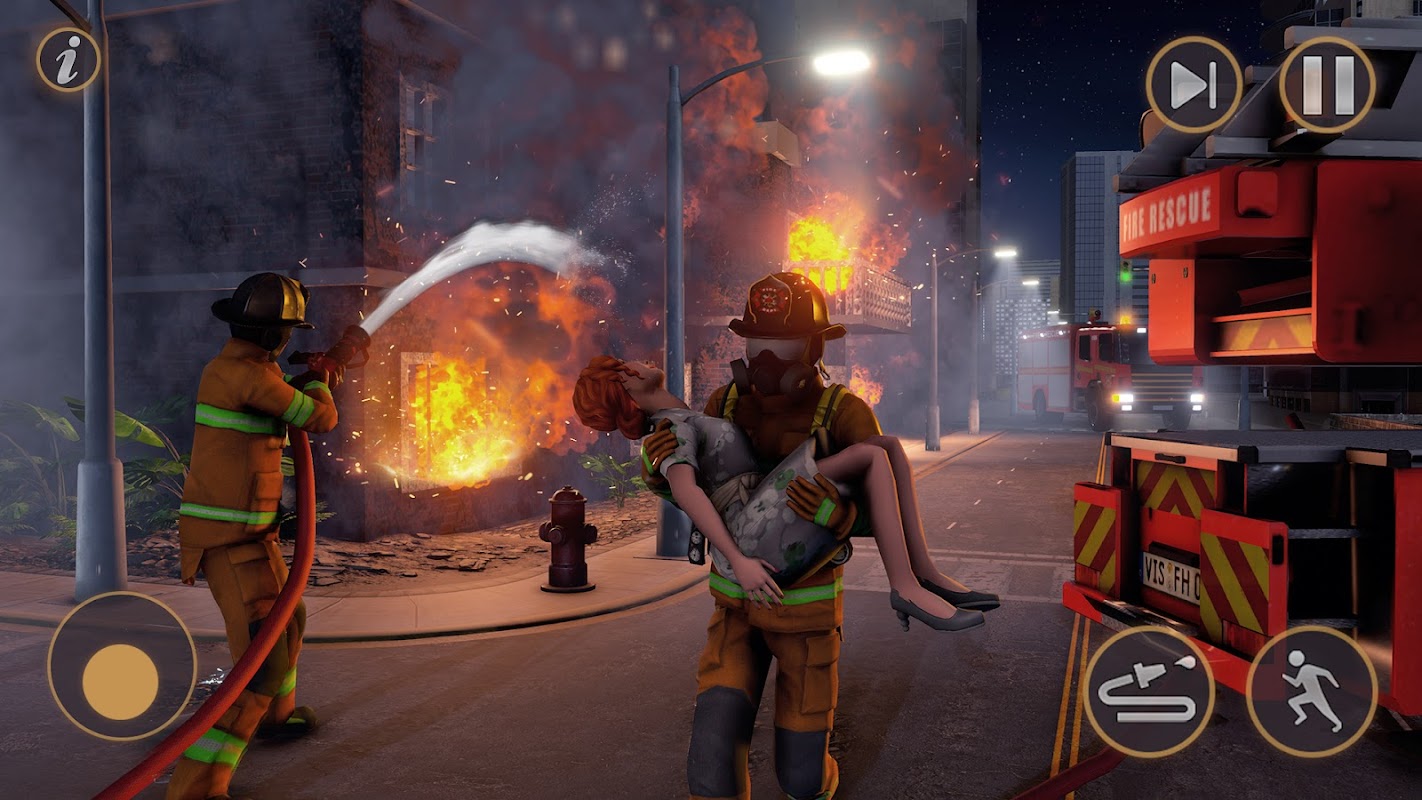Image resolution: width=1422 pixels, height=800 pixels.
Task: Click the skip-forward button
Action: pyautogui.click(x=1193, y=84)
